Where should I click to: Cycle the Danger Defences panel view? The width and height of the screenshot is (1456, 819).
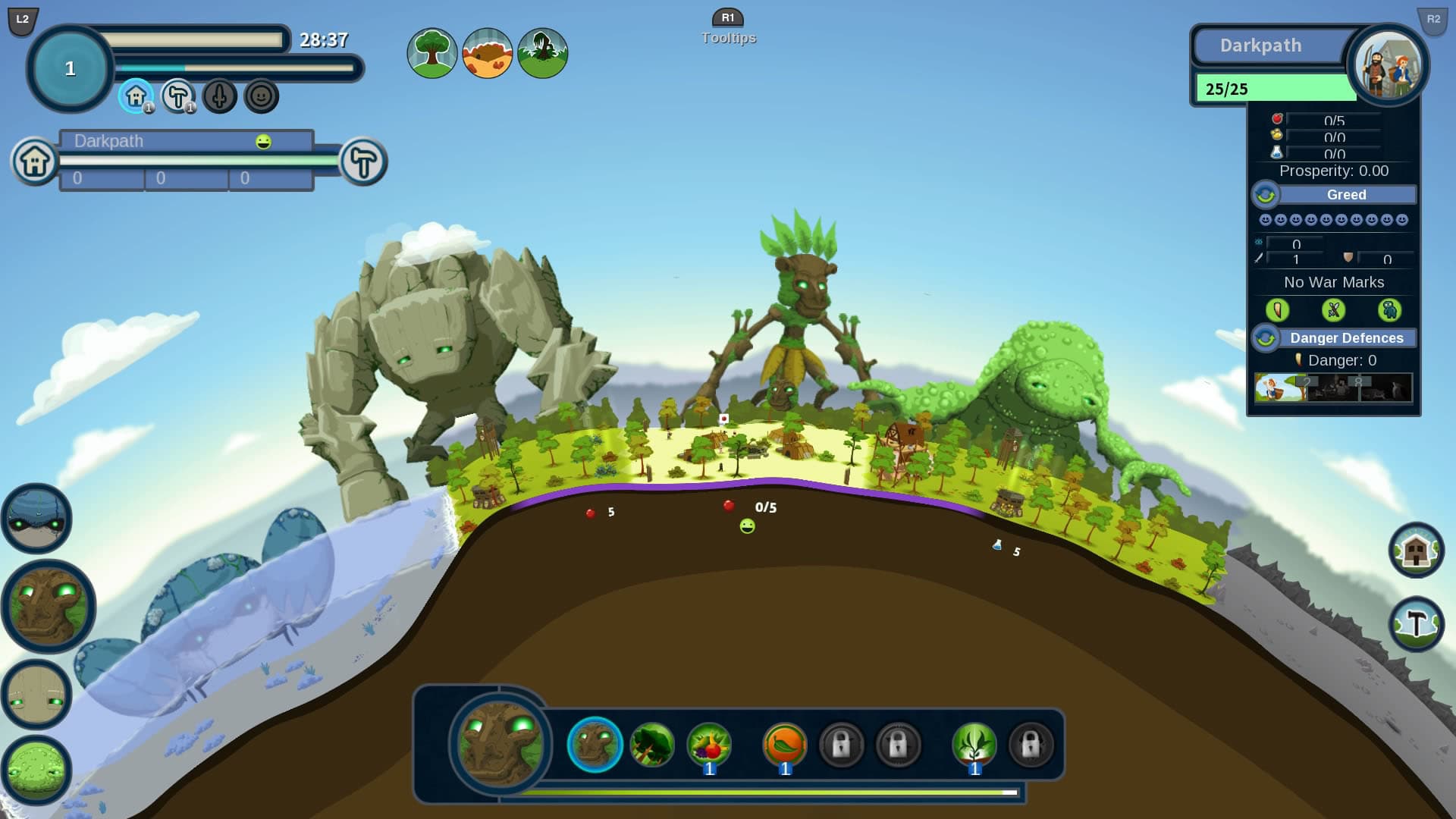(1265, 338)
